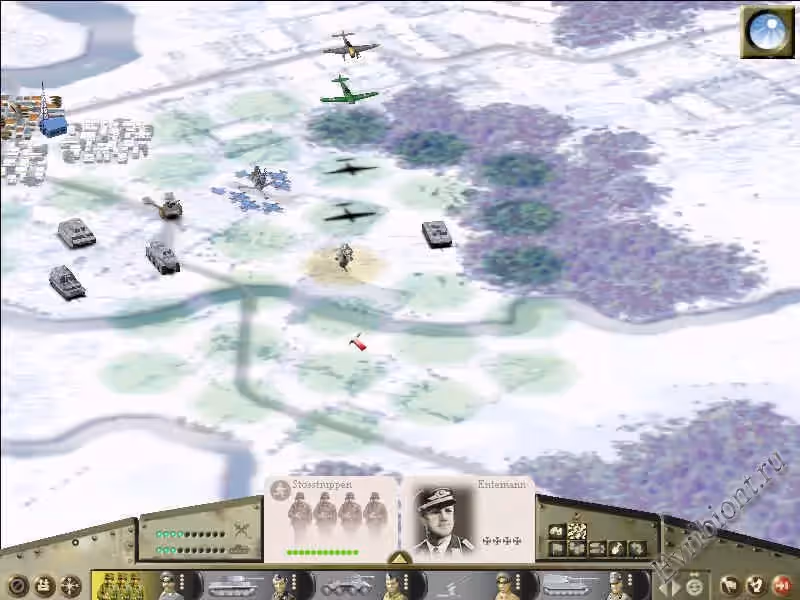Open the globe view button in the top corner

767,32
